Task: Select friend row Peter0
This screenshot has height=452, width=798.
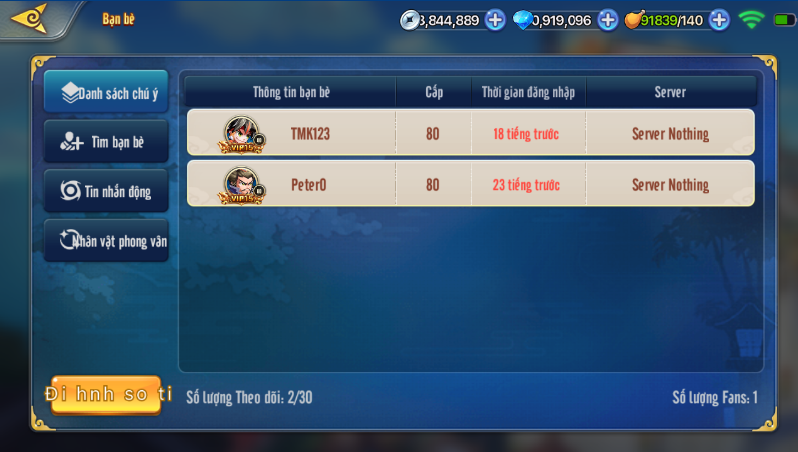Action: click(470, 185)
